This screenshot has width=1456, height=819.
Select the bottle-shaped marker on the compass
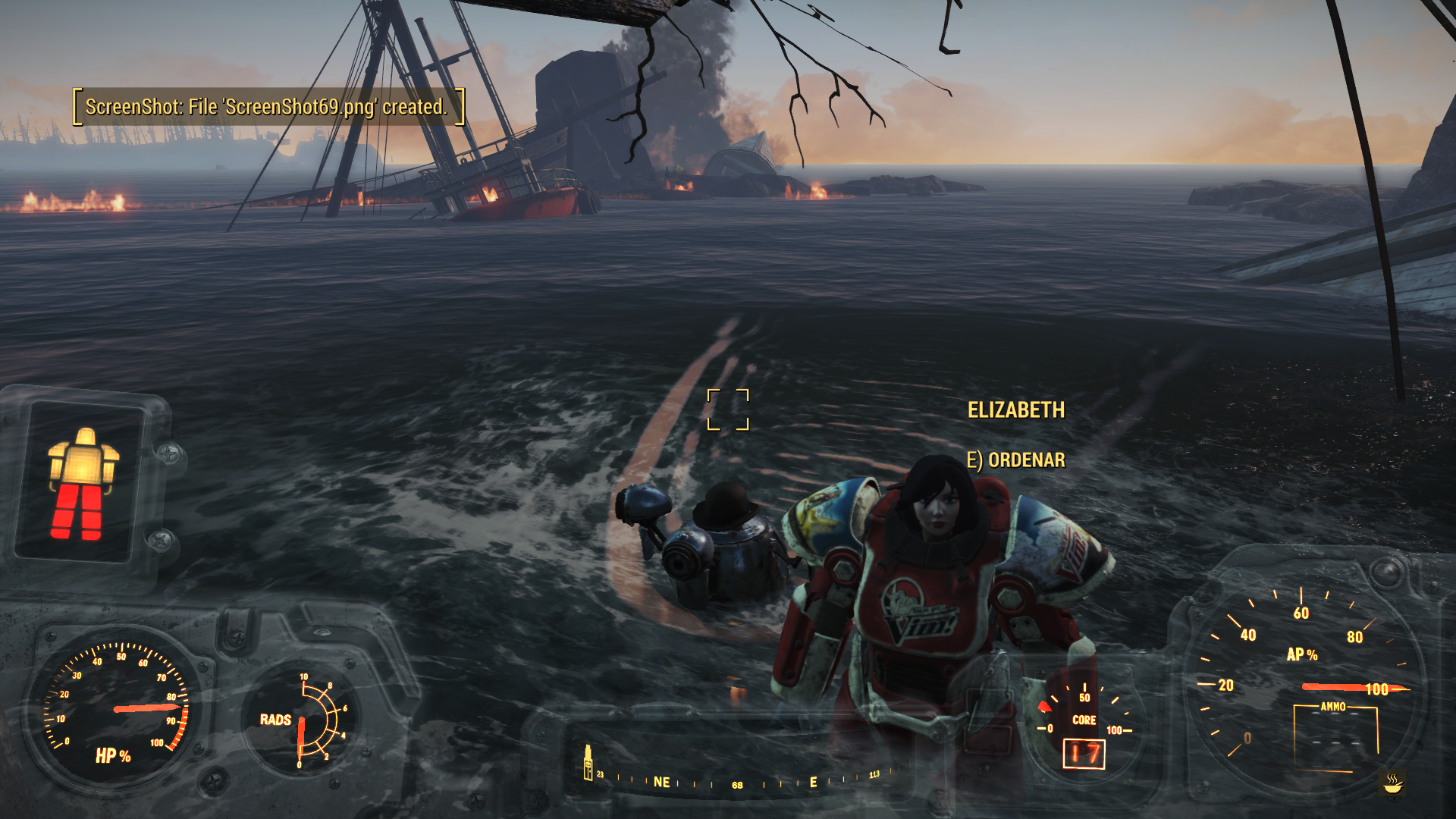[588, 763]
